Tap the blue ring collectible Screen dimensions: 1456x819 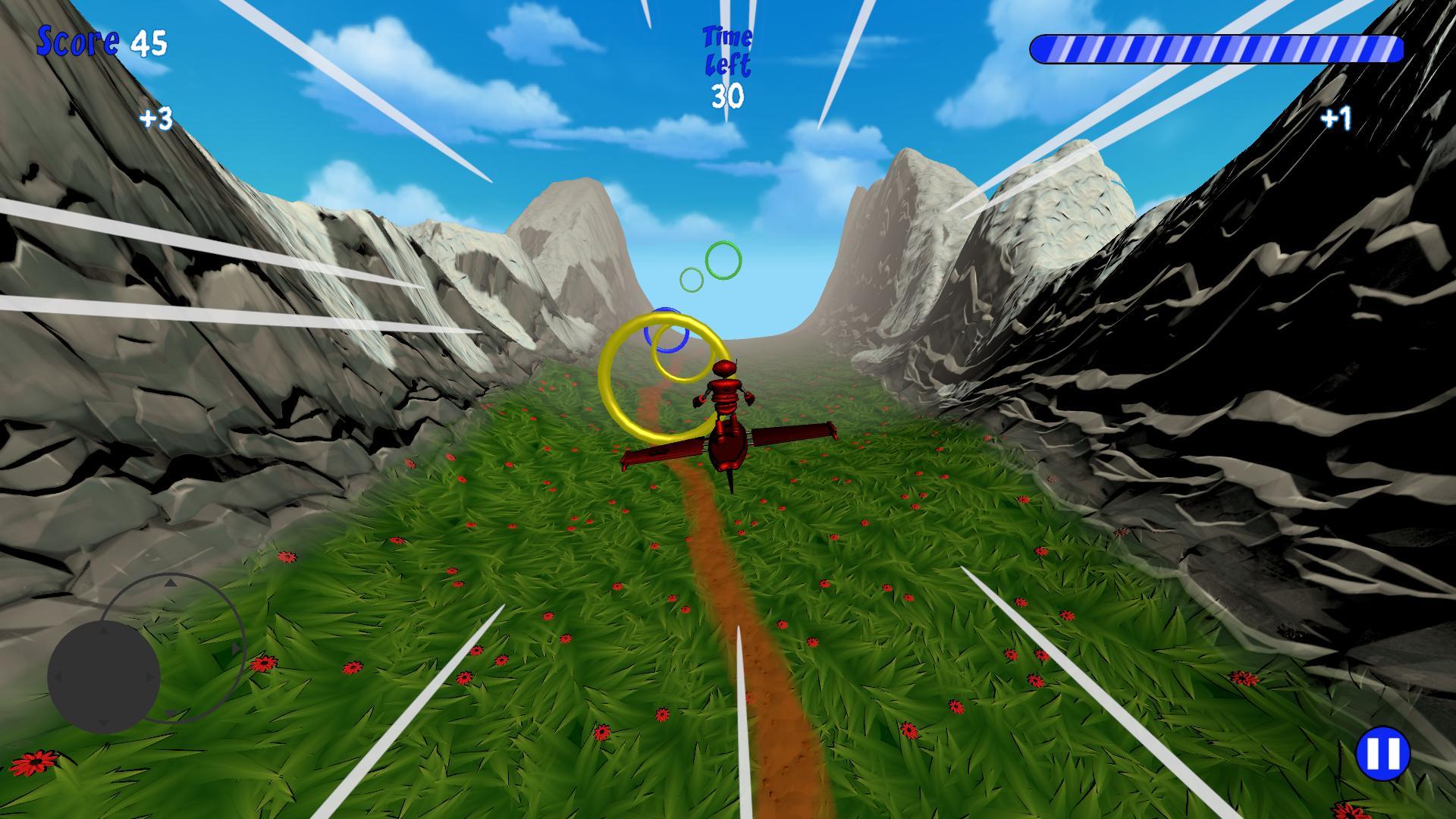tap(667, 330)
